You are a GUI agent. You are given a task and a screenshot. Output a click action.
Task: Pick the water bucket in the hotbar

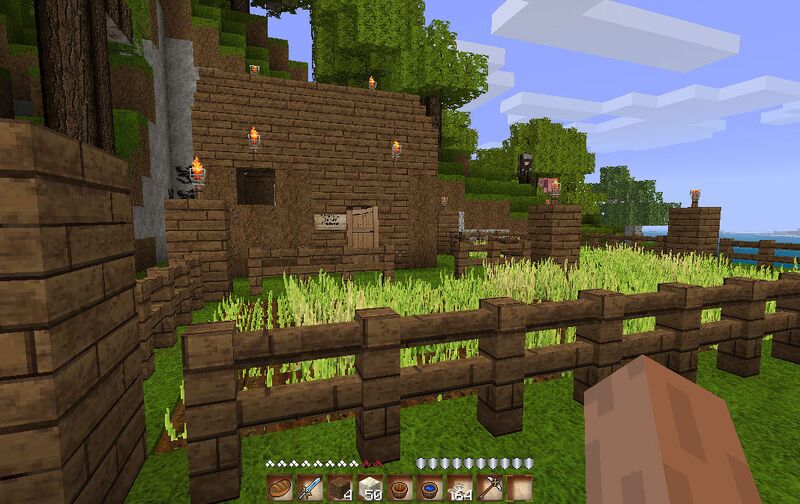click(x=429, y=489)
